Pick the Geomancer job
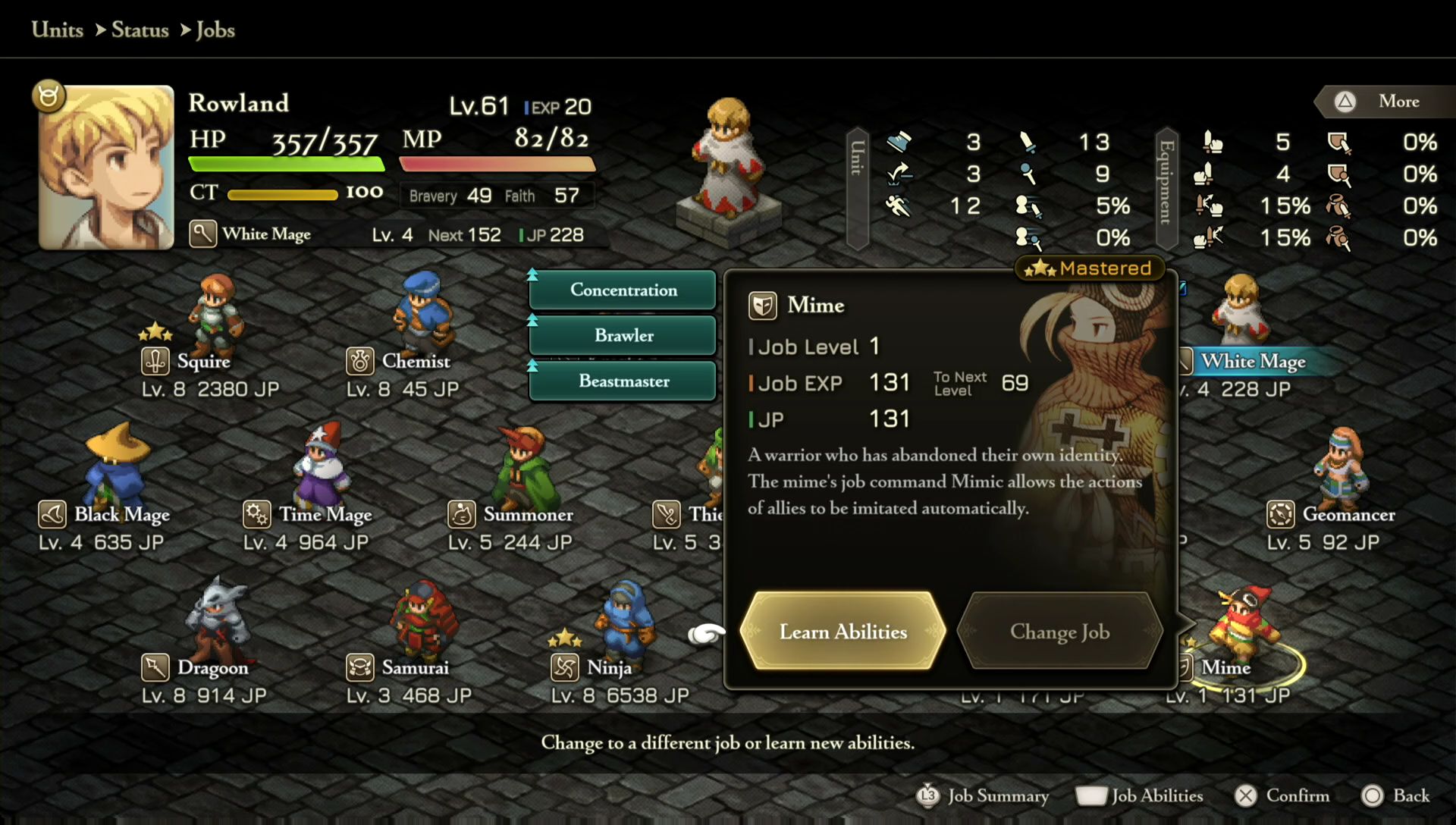The height and width of the screenshot is (825, 1456). (x=1348, y=514)
